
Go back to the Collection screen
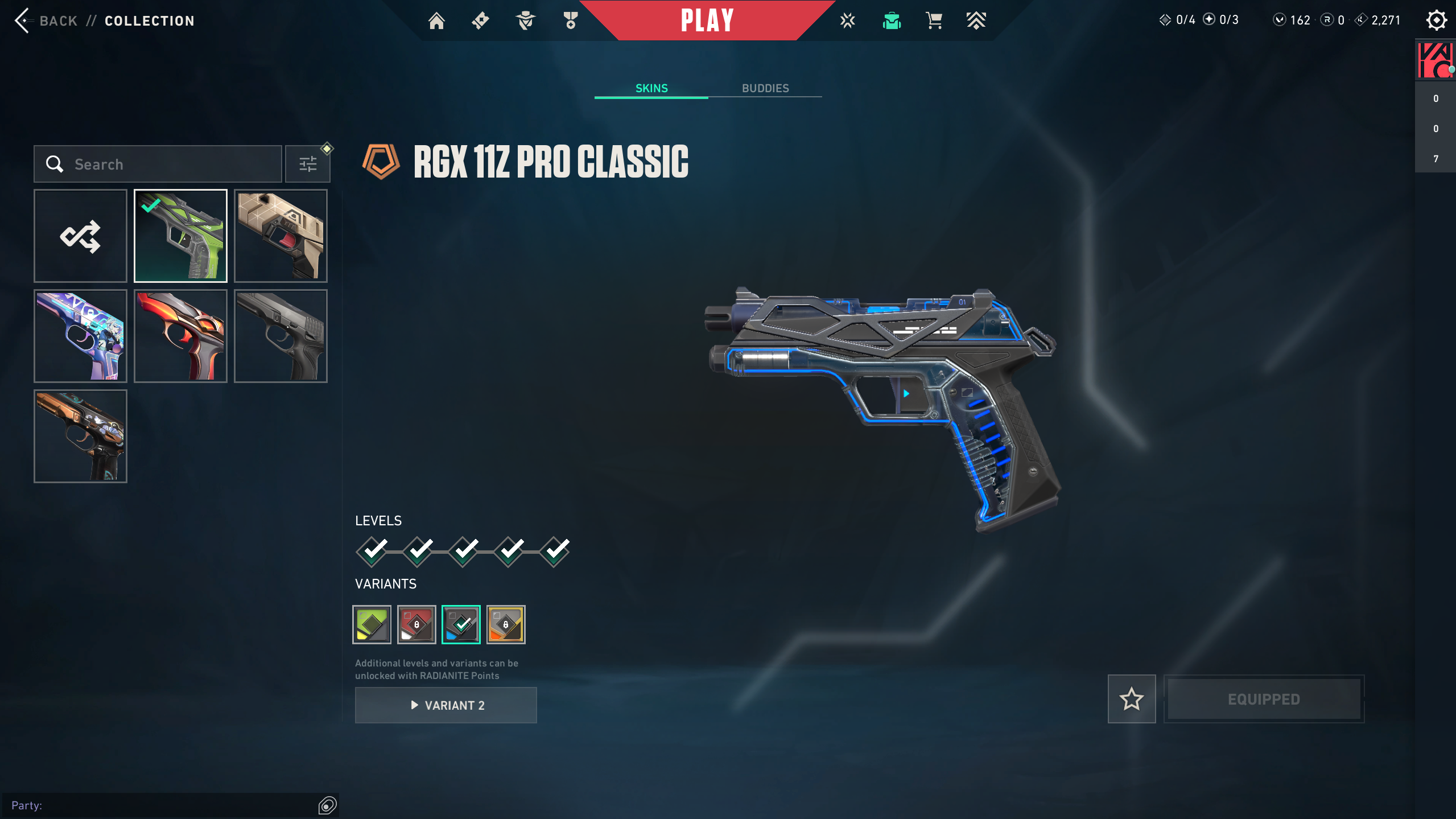(x=46, y=21)
